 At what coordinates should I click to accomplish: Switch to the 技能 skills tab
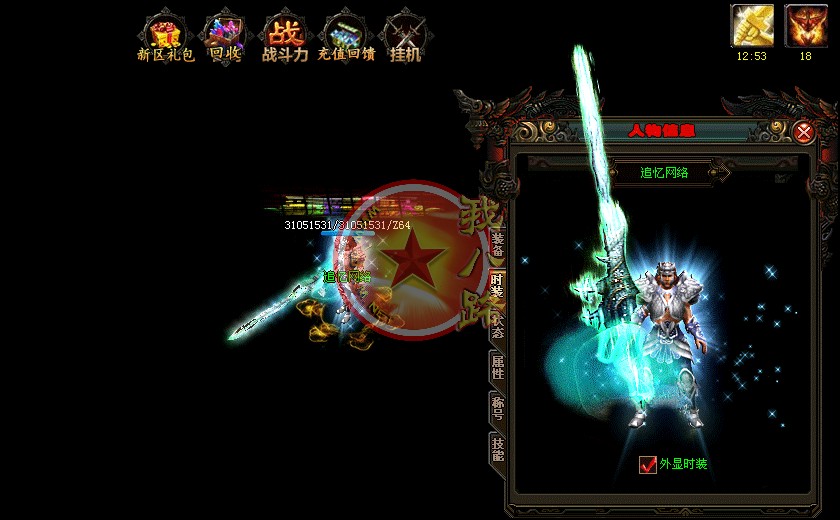pos(497,448)
